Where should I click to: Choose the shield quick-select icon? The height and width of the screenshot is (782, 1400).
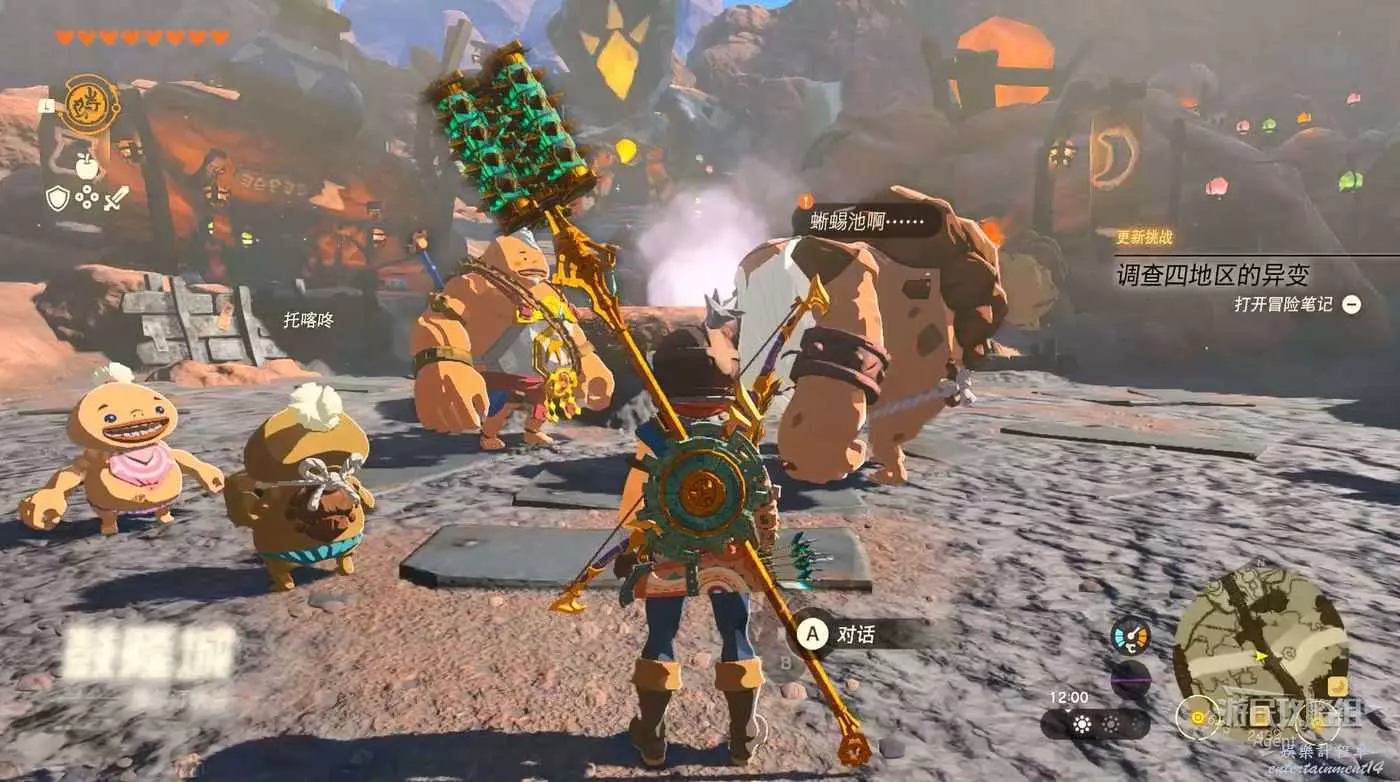coord(58,198)
